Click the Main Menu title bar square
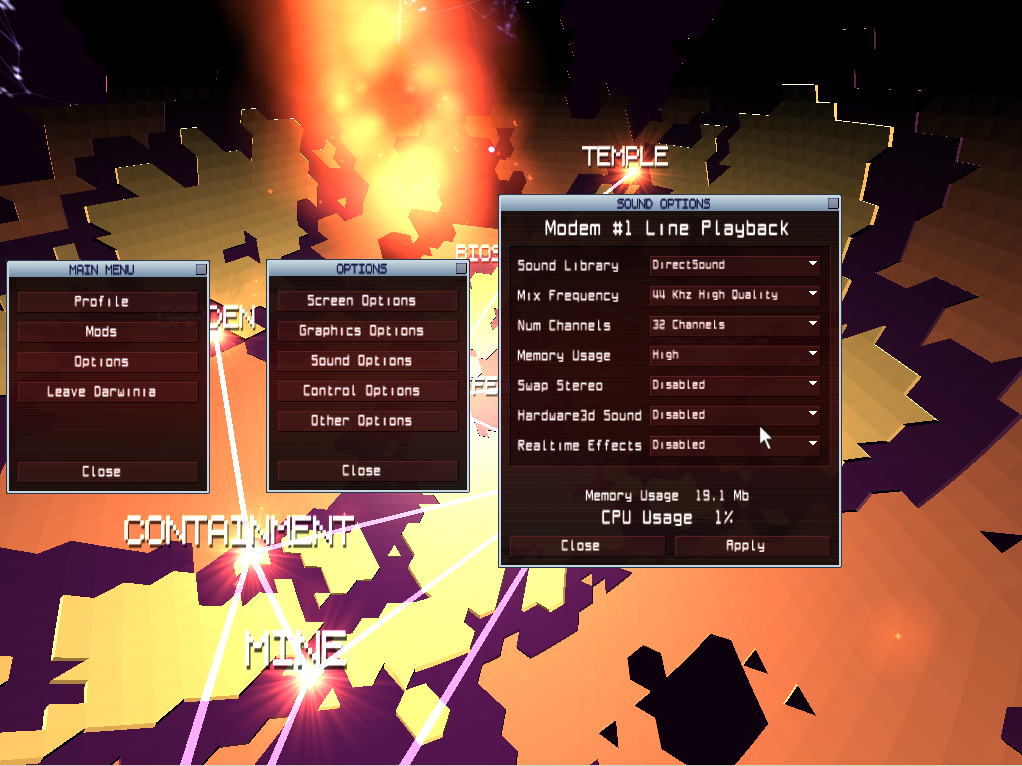 (201, 269)
